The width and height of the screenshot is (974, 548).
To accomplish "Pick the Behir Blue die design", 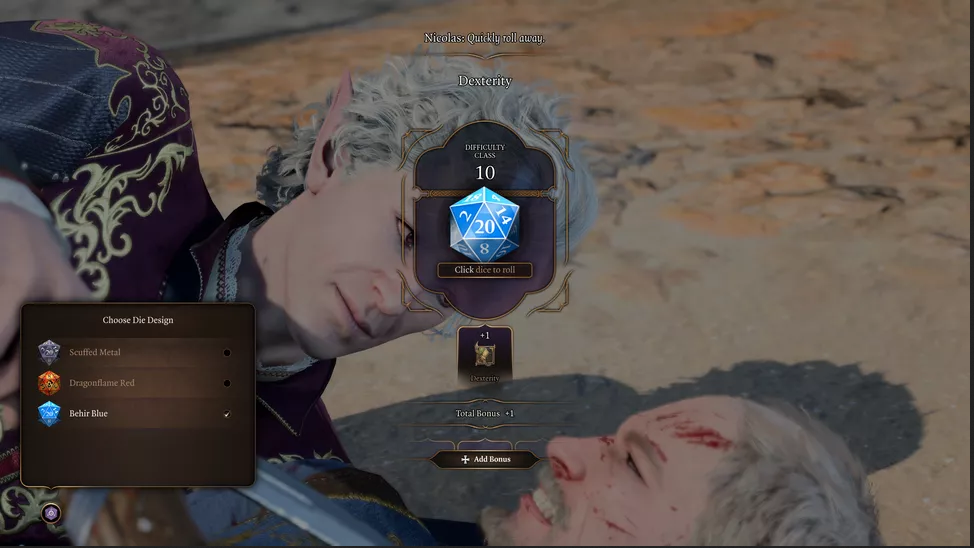I will pyautogui.click(x=137, y=413).
